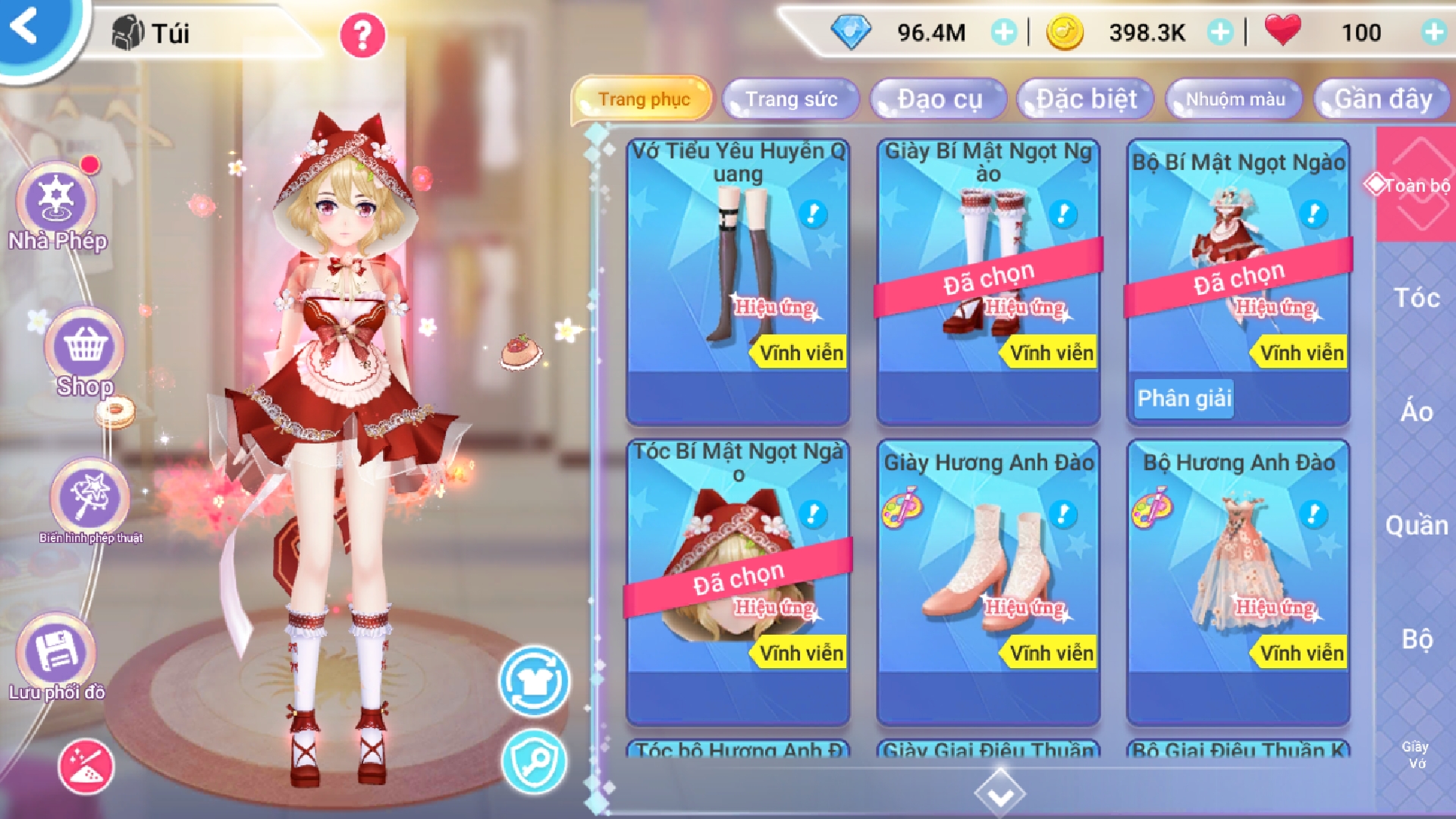
Task: Open the Đạo cụ tab
Action: [940, 99]
